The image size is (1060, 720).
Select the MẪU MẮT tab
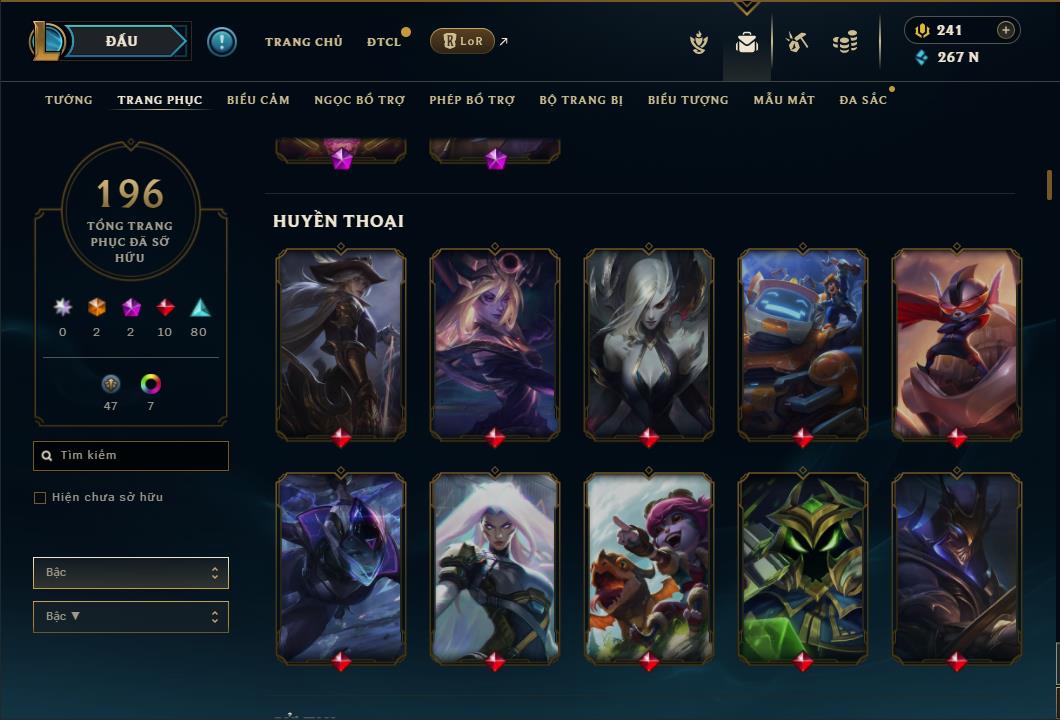click(x=784, y=100)
